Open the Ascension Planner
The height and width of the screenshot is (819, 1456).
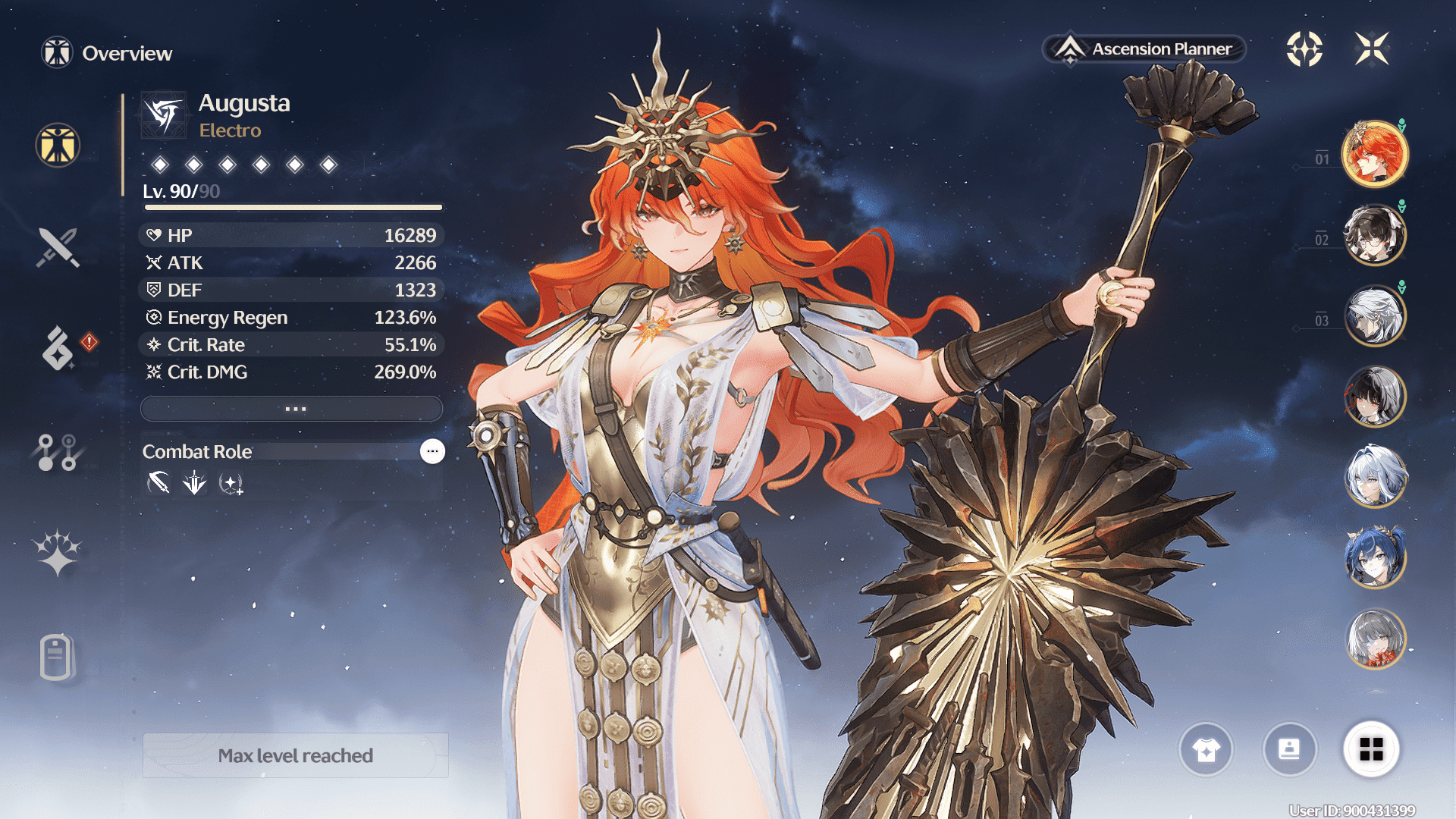(x=1145, y=49)
